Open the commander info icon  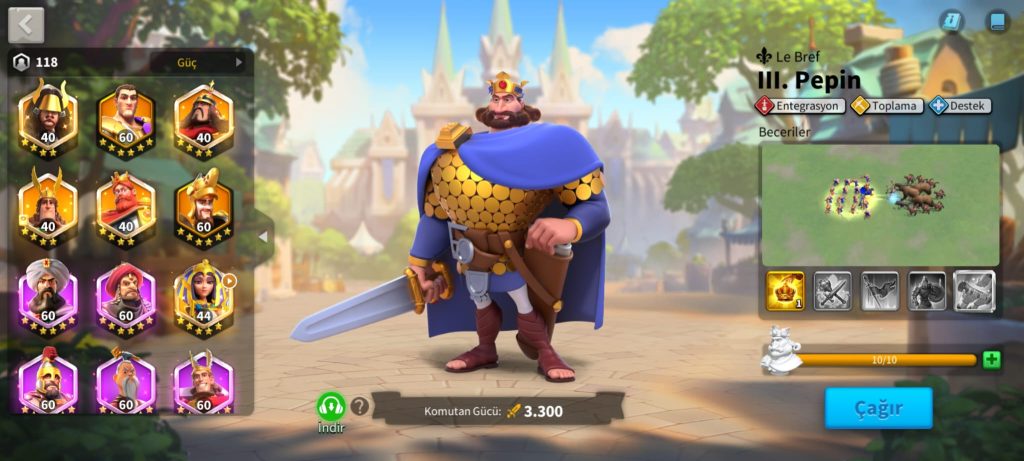952,22
